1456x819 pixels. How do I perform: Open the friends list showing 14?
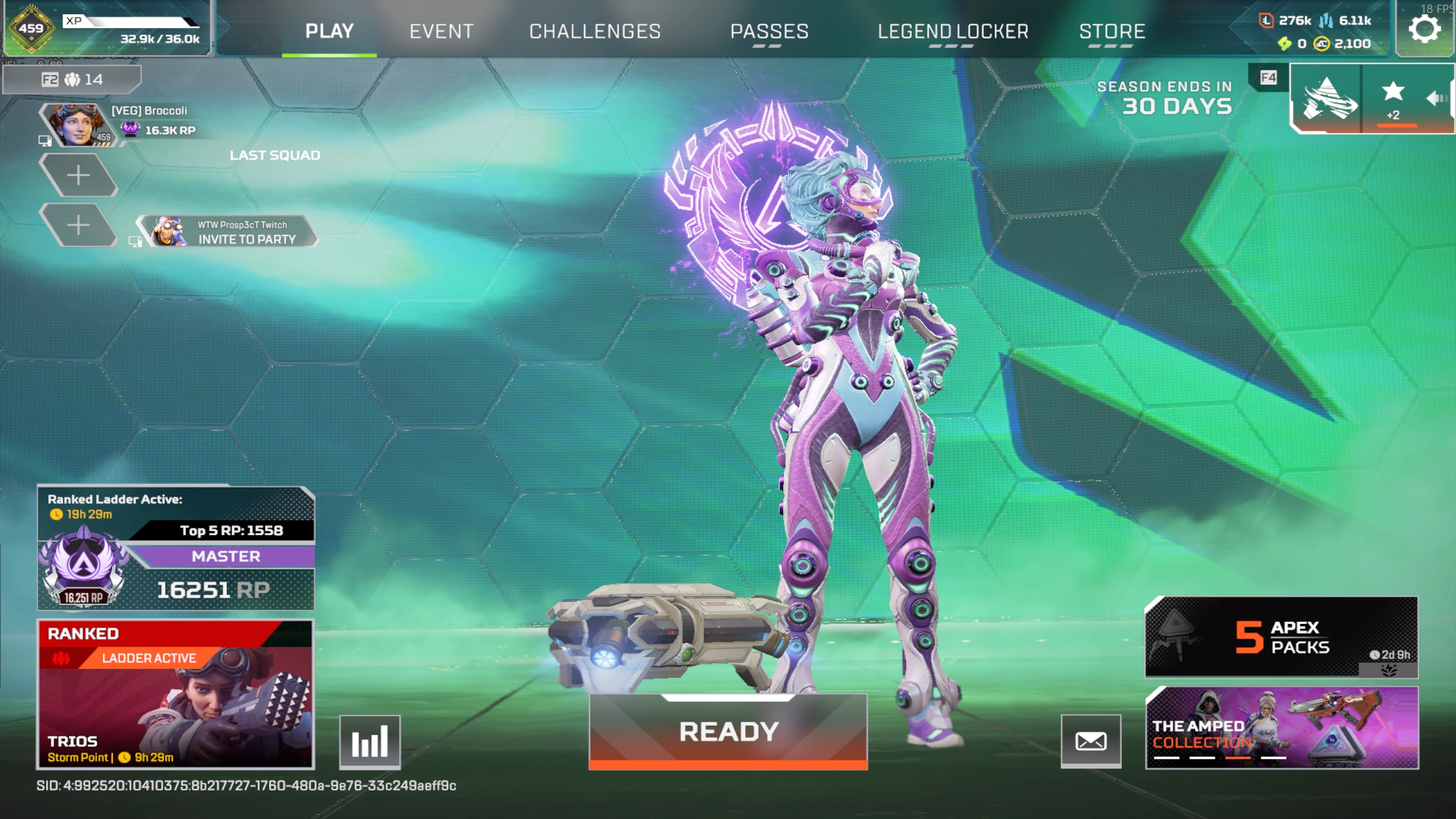pos(72,79)
